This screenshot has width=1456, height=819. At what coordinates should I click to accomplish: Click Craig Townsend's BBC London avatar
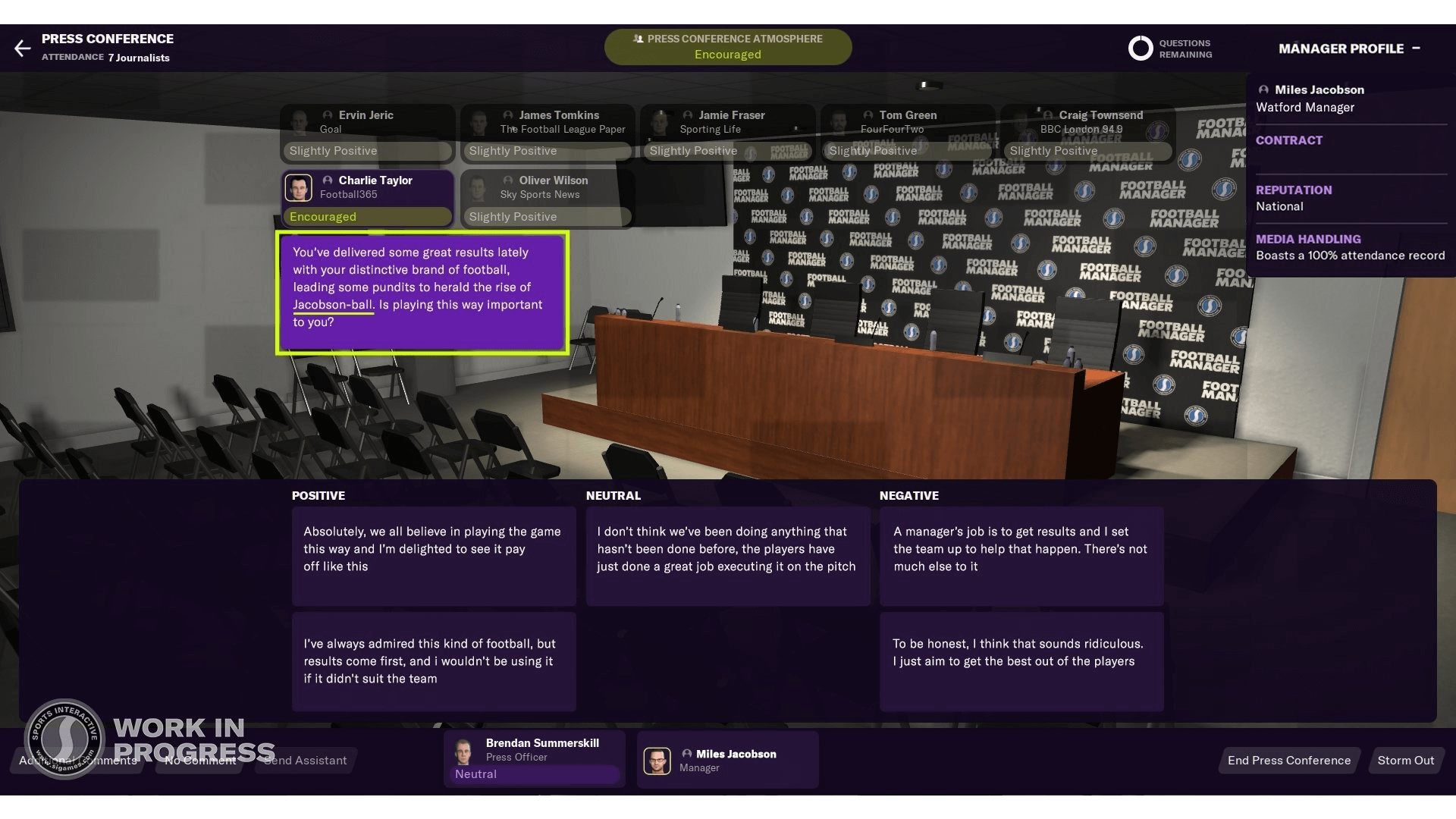(x=1046, y=115)
